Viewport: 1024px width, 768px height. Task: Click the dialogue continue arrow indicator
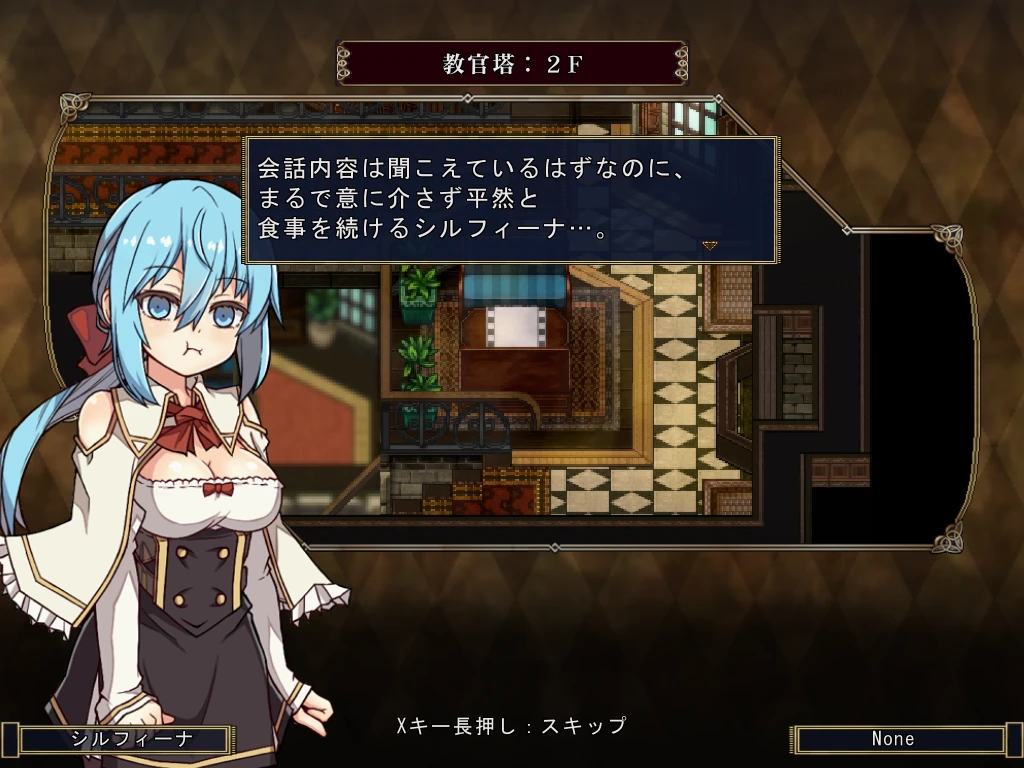(x=710, y=245)
